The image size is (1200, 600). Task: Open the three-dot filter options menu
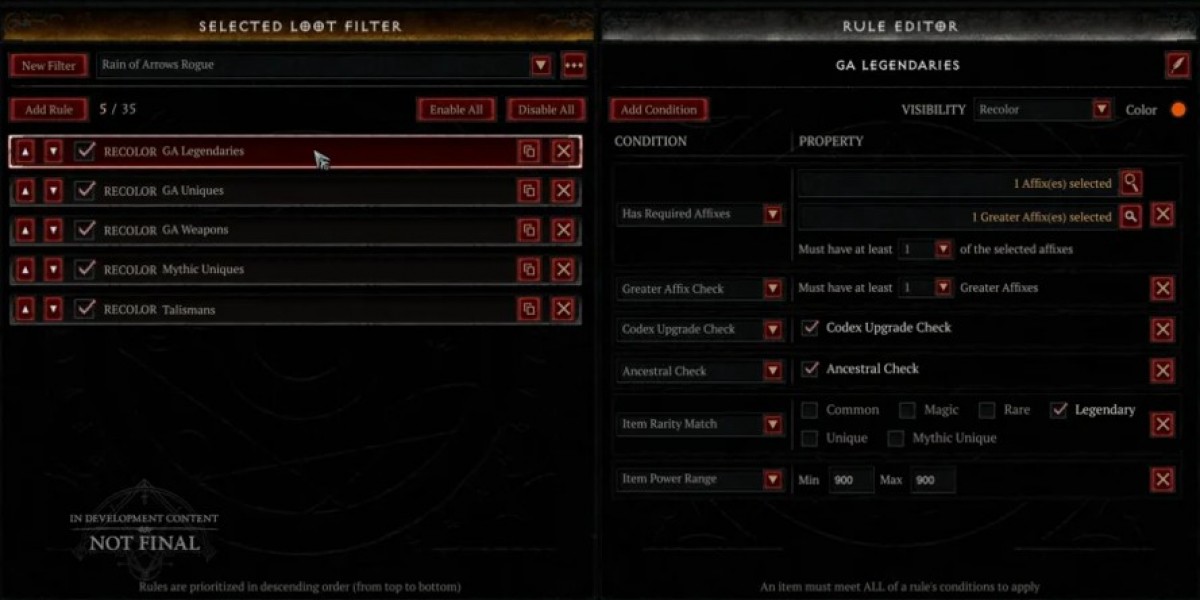pos(573,65)
